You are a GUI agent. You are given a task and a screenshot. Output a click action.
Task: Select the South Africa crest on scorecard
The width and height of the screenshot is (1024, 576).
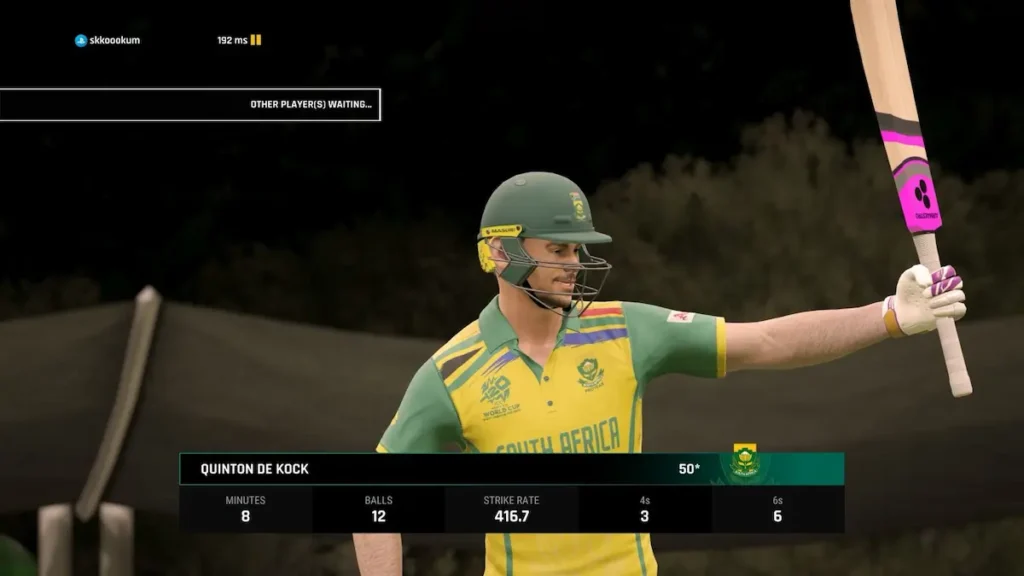point(743,462)
